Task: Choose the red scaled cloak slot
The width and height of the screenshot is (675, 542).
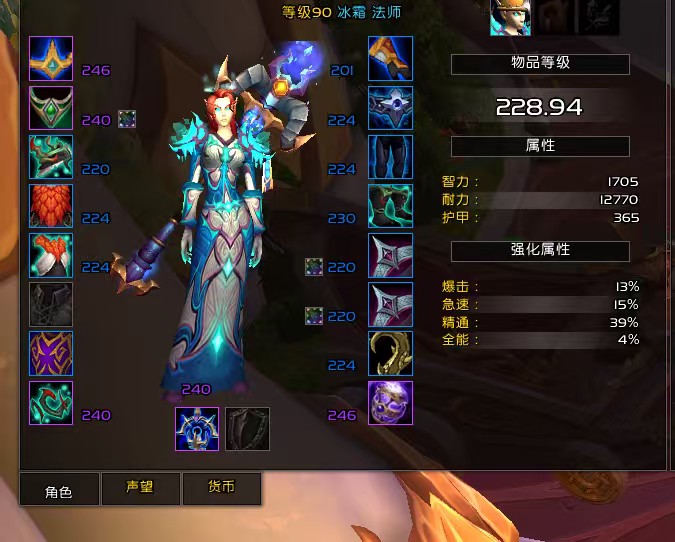Action: coord(51,206)
